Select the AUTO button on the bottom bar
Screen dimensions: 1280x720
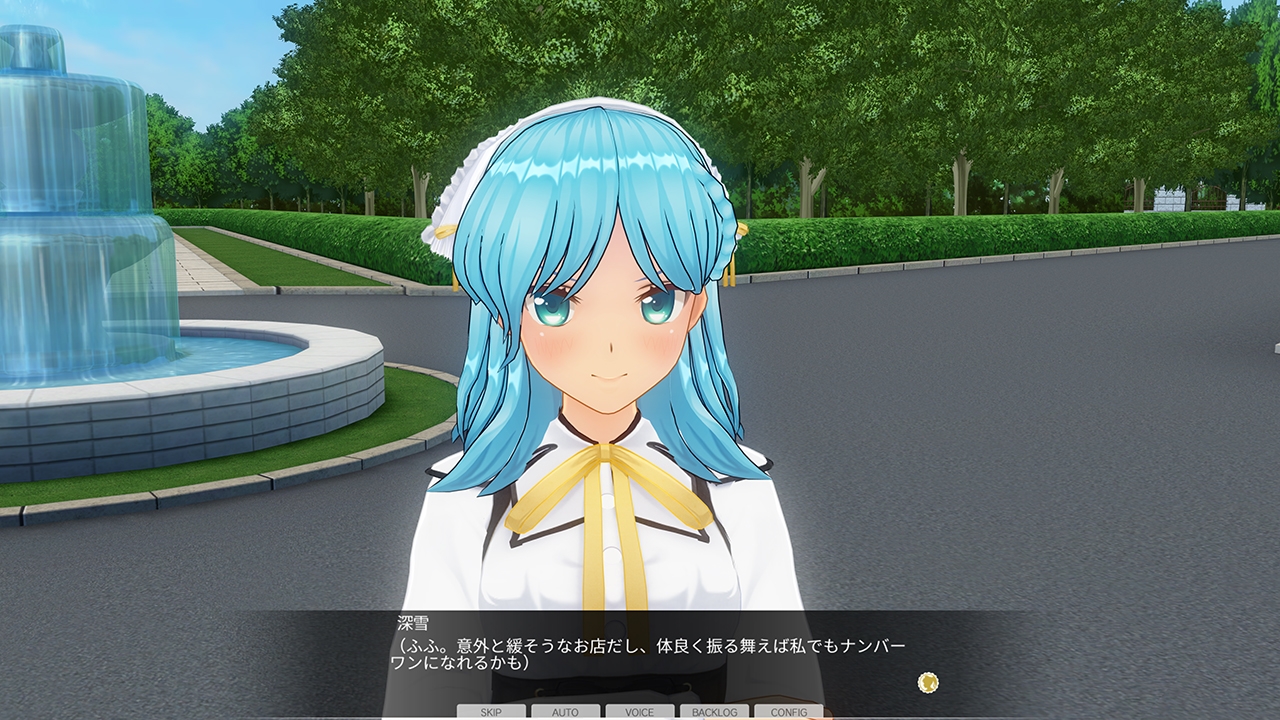point(565,712)
